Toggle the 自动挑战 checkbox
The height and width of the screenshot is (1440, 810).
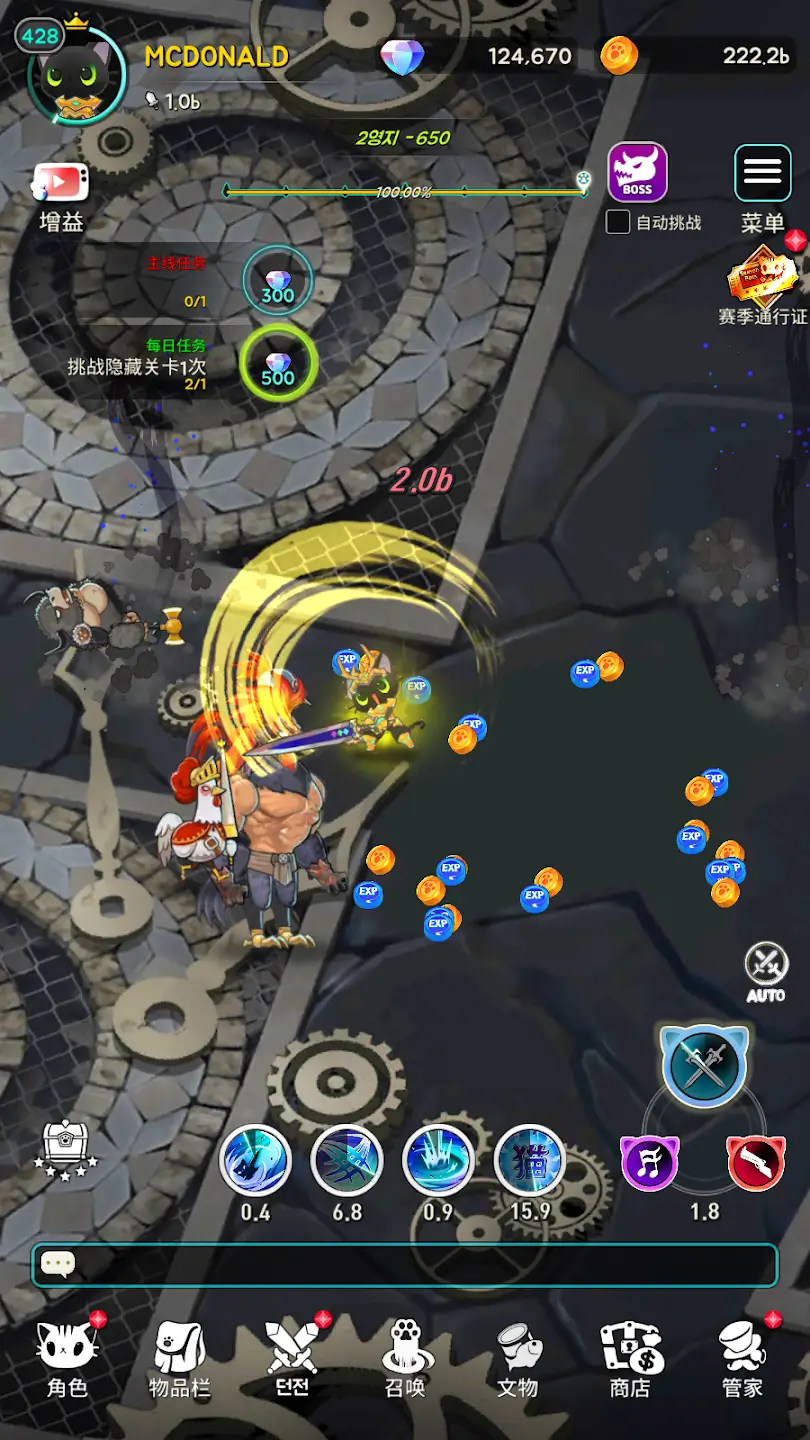tap(618, 222)
